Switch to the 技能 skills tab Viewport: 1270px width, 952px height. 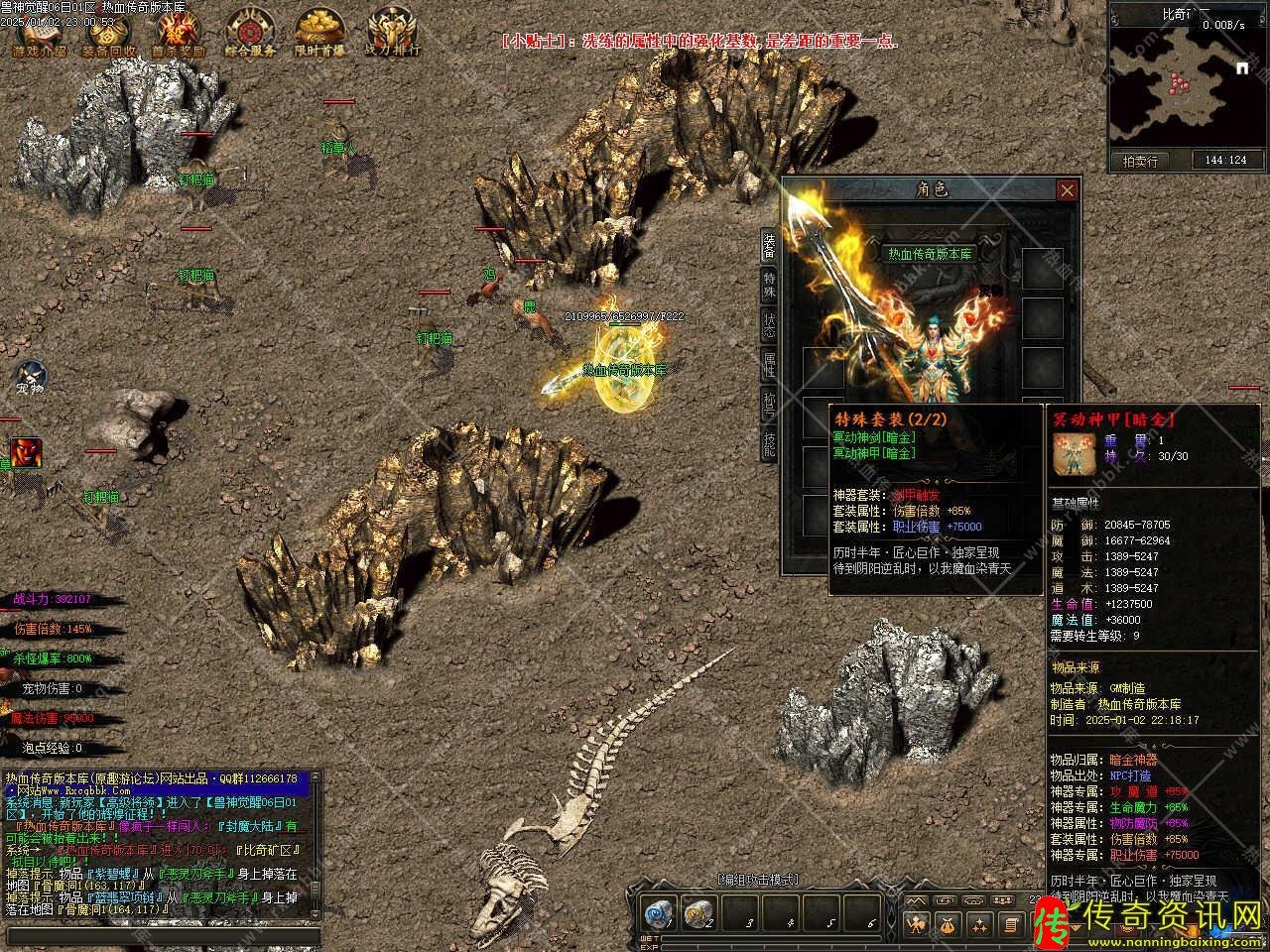coord(769,443)
